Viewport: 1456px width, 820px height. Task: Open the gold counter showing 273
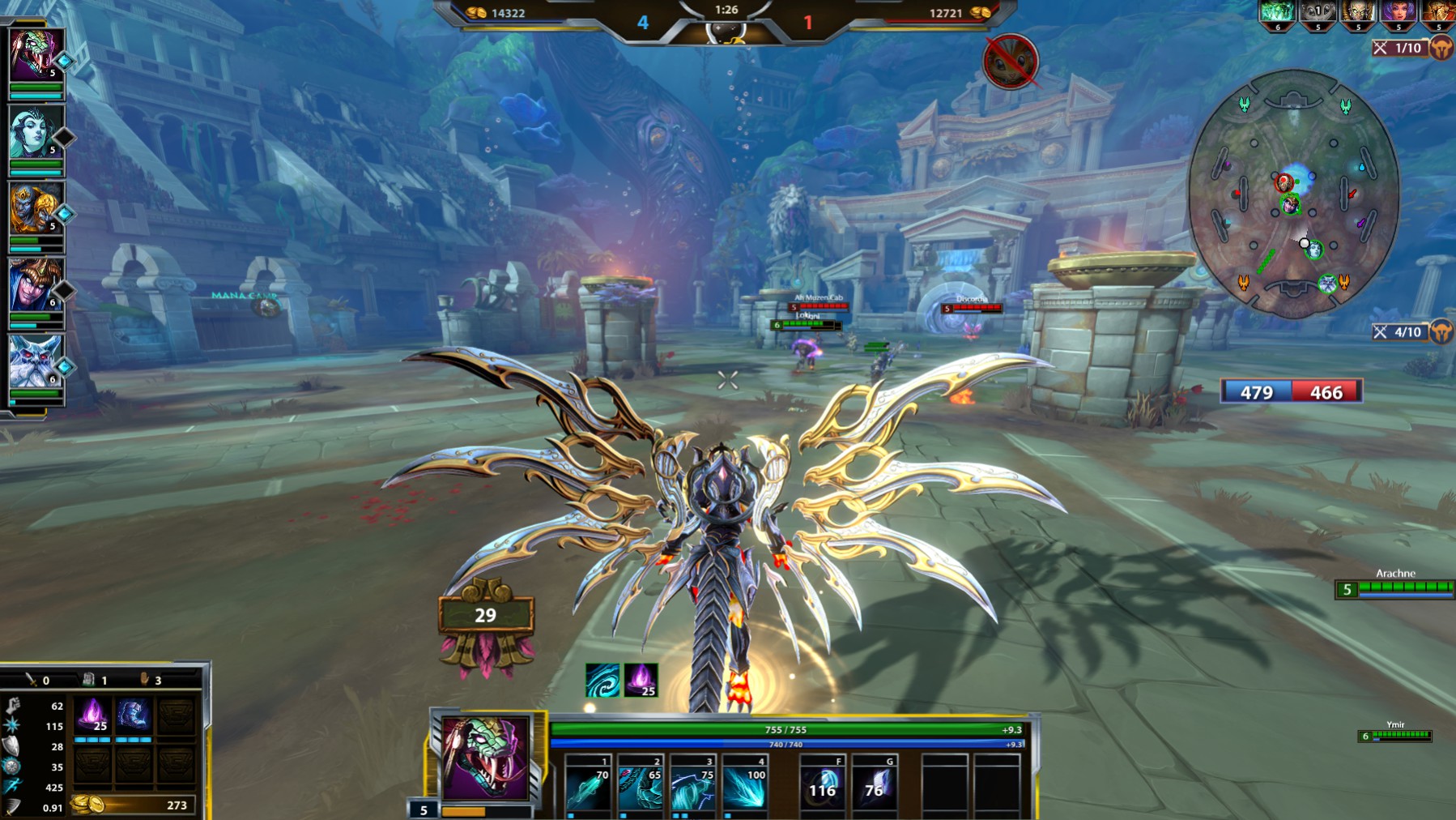tap(134, 805)
